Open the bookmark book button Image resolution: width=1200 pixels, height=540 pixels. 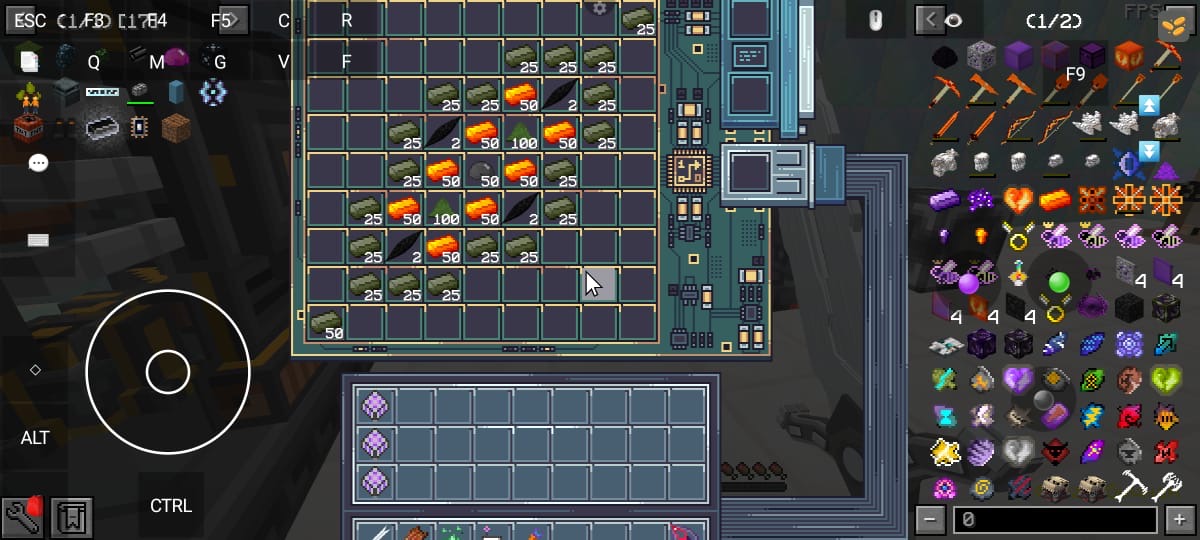[x=72, y=518]
